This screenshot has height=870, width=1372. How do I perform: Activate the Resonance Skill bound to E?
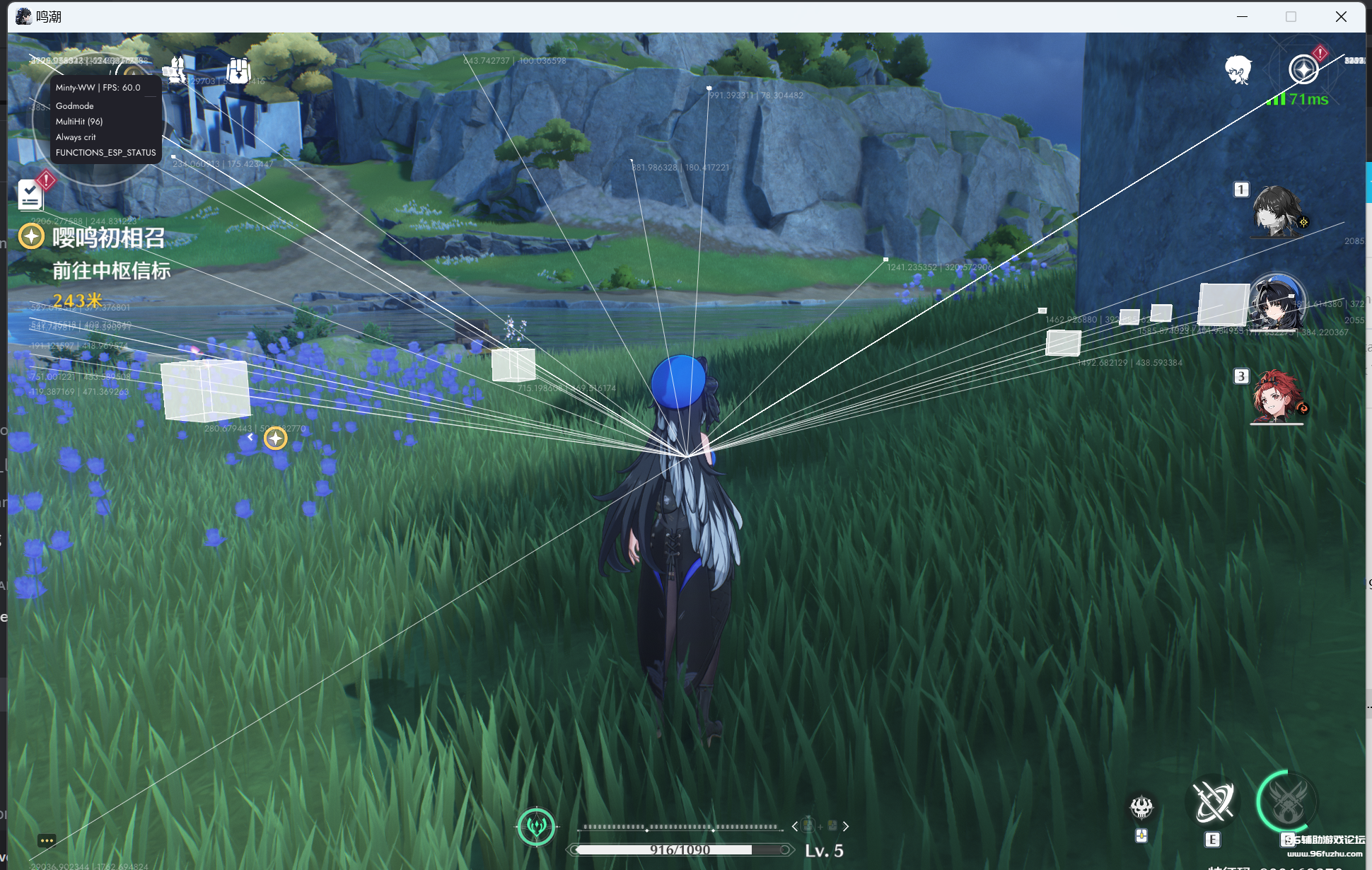pos(1212,801)
